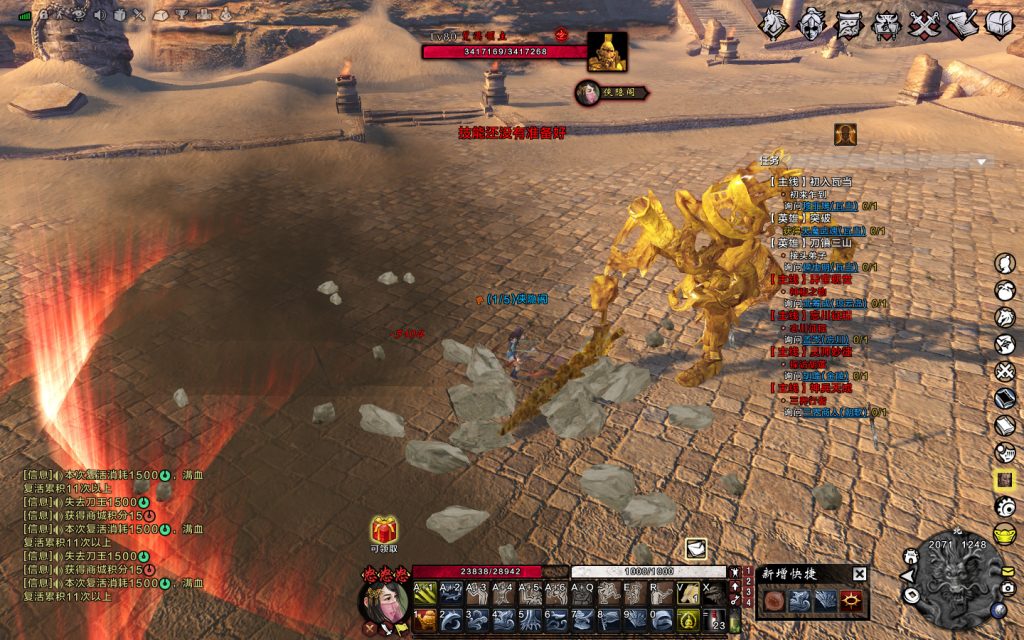Open the horse mount menu icon
Viewport: 1024px width, 640px height.
[x=773, y=24]
